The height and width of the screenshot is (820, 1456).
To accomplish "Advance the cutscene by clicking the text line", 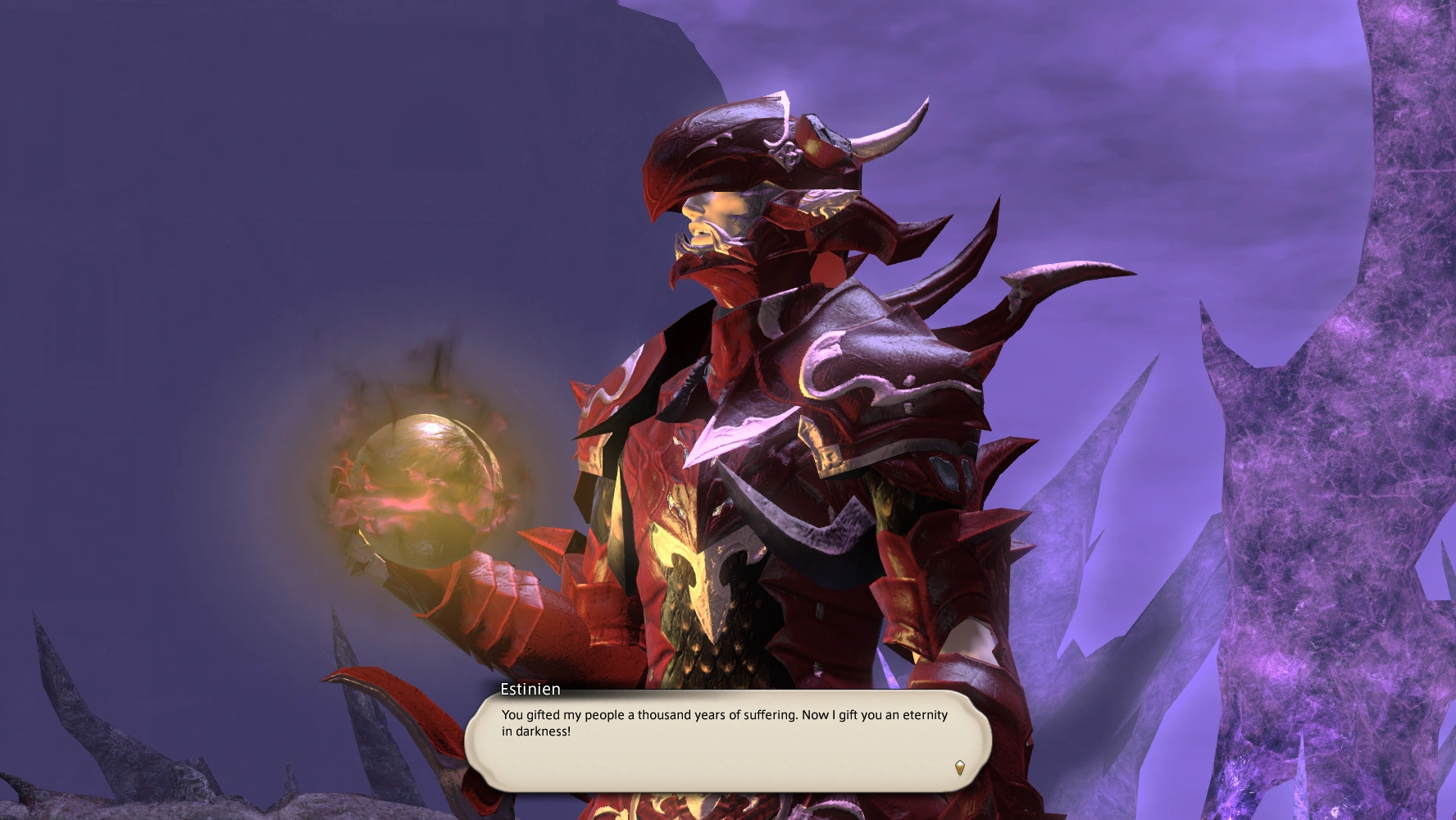I will pos(721,715).
